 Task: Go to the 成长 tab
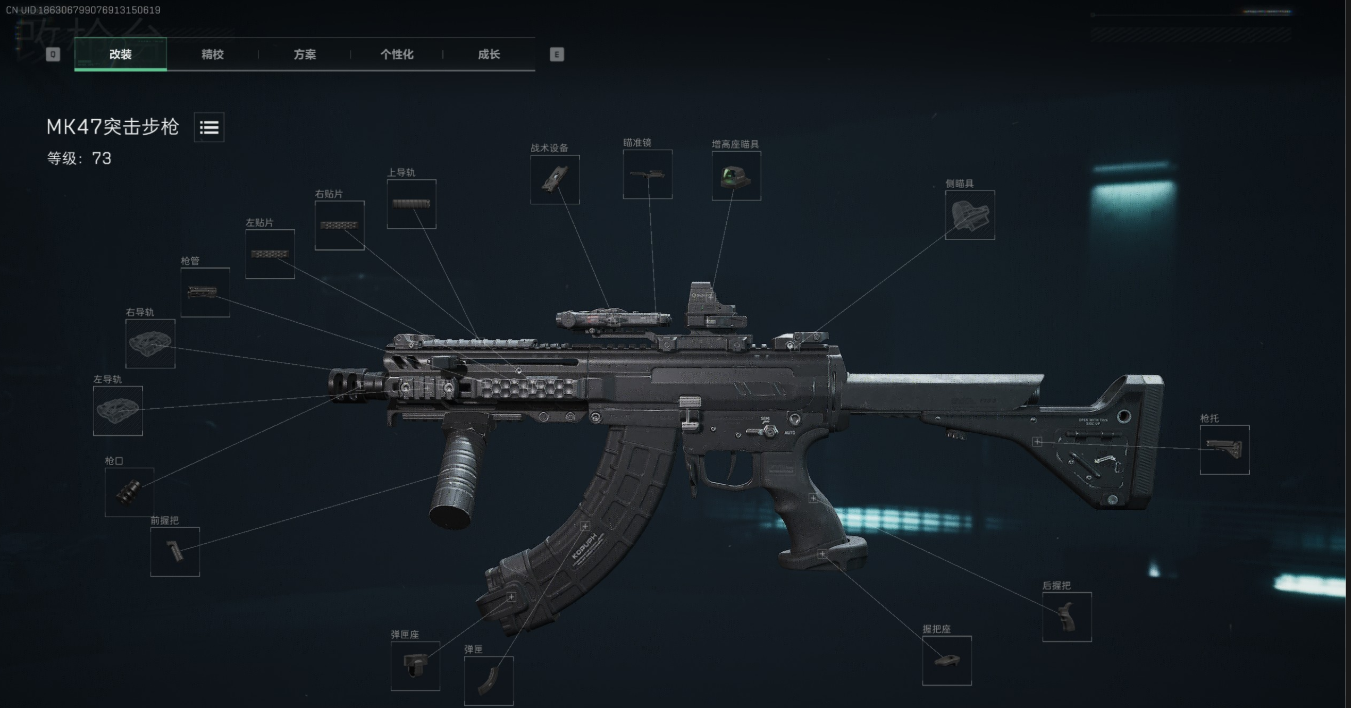(x=488, y=55)
